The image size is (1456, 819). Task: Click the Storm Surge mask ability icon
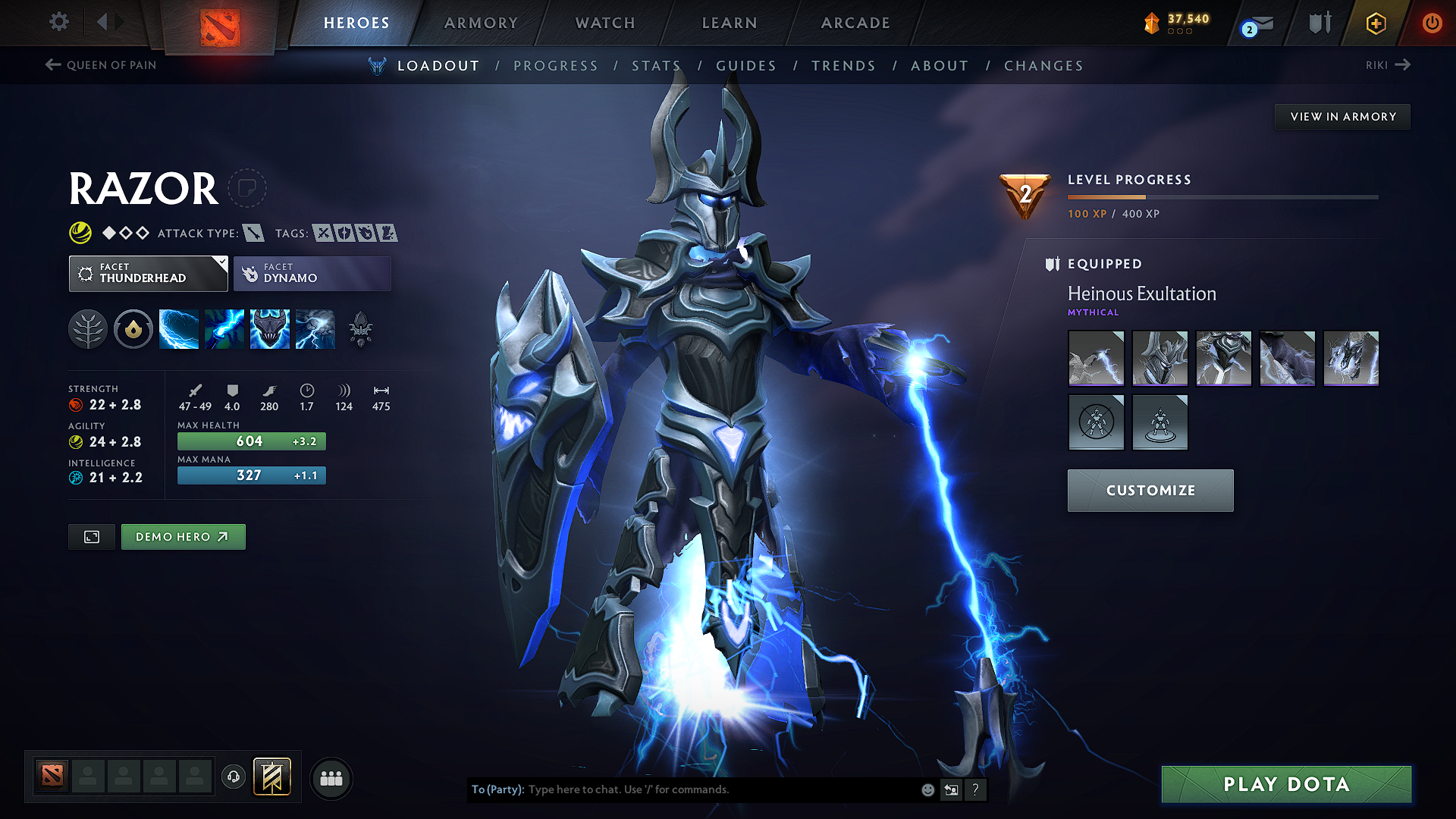(x=269, y=328)
